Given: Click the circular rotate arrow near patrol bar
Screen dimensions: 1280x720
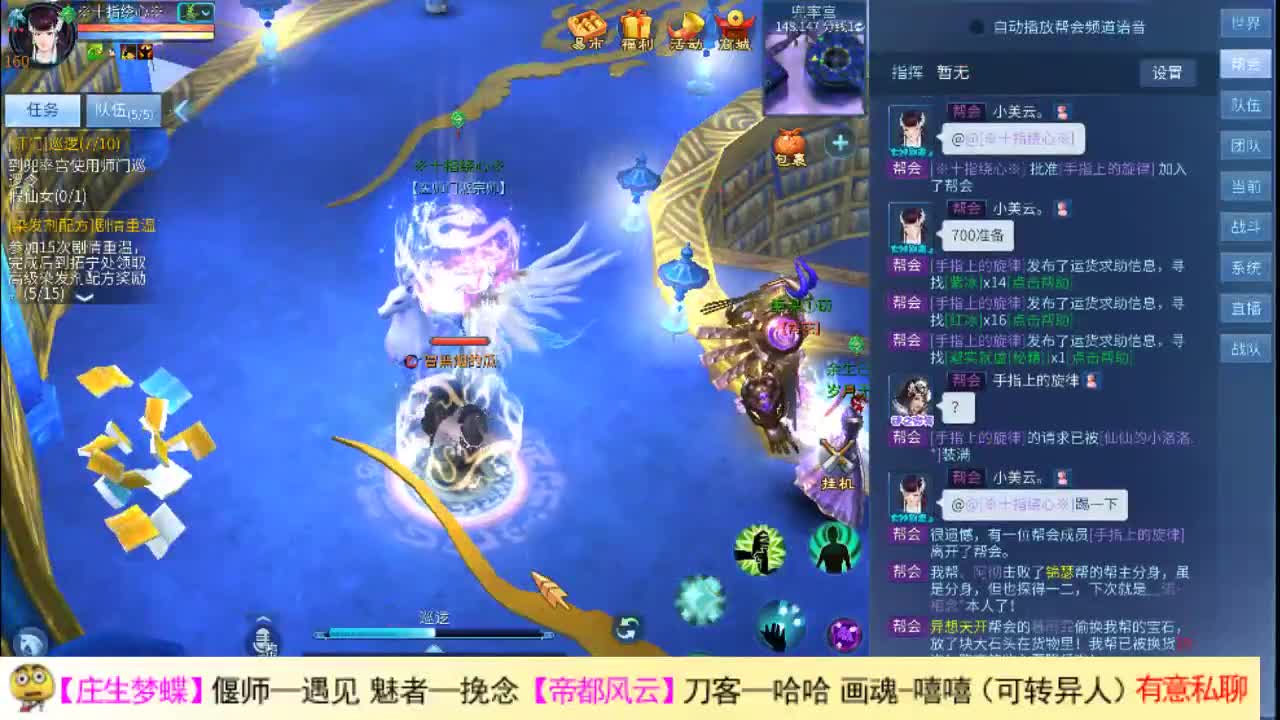Looking at the screenshot, I should point(626,628).
